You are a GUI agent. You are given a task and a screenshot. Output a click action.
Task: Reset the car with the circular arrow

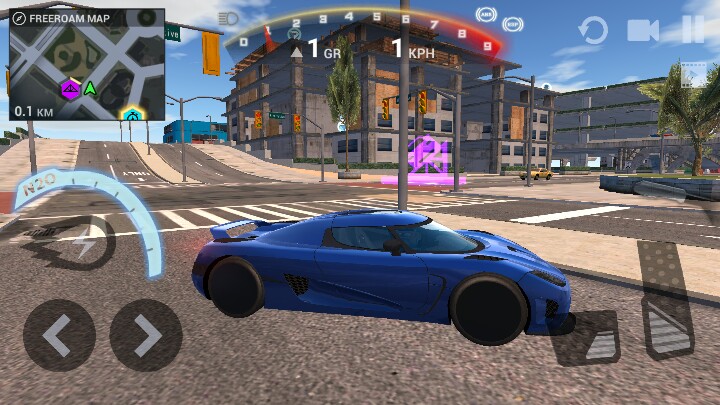(592, 30)
